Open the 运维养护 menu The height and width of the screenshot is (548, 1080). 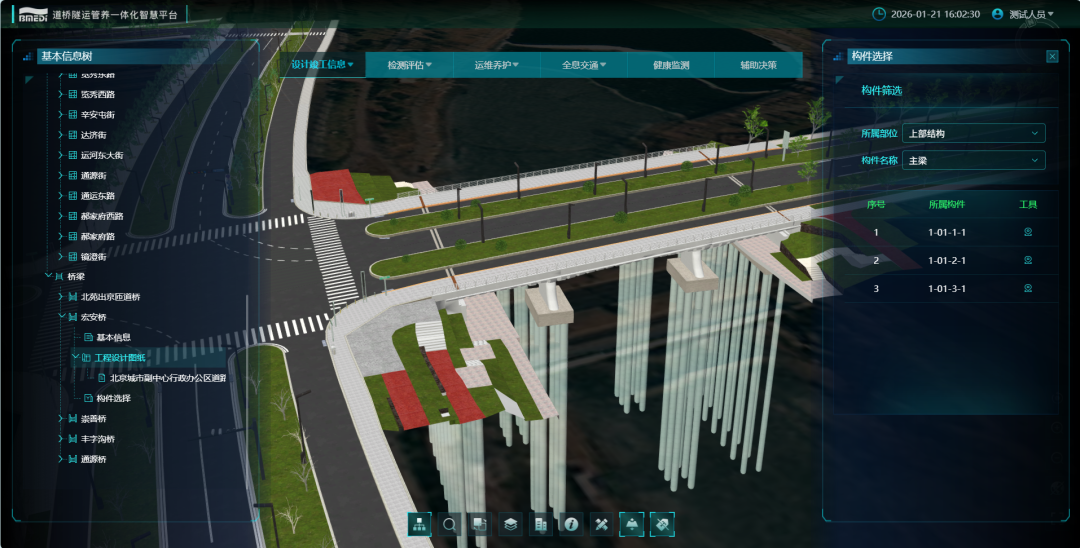click(x=496, y=66)
